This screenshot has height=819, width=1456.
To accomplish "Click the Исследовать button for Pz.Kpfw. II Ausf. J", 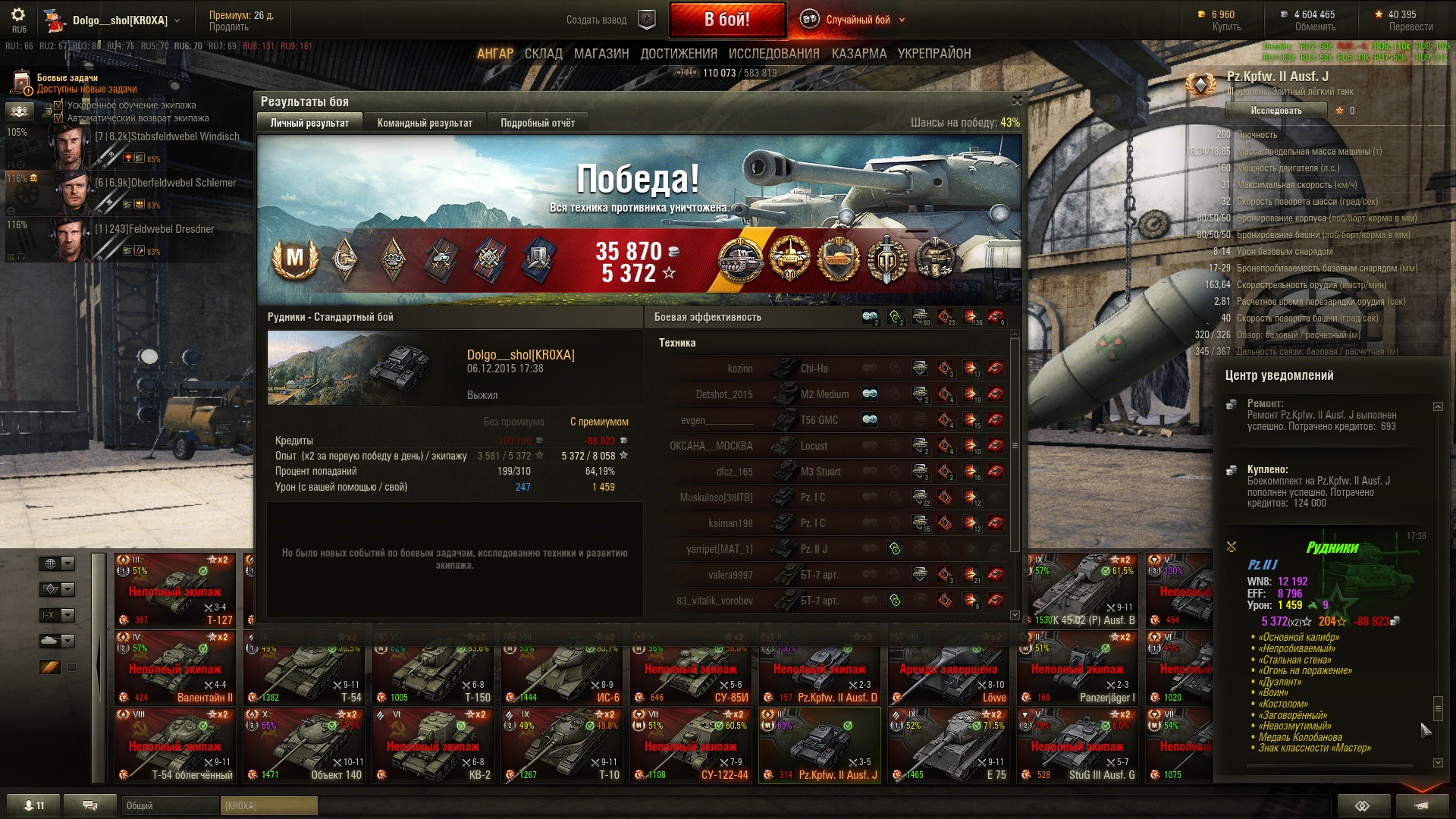I will (x=1276, y=111).
